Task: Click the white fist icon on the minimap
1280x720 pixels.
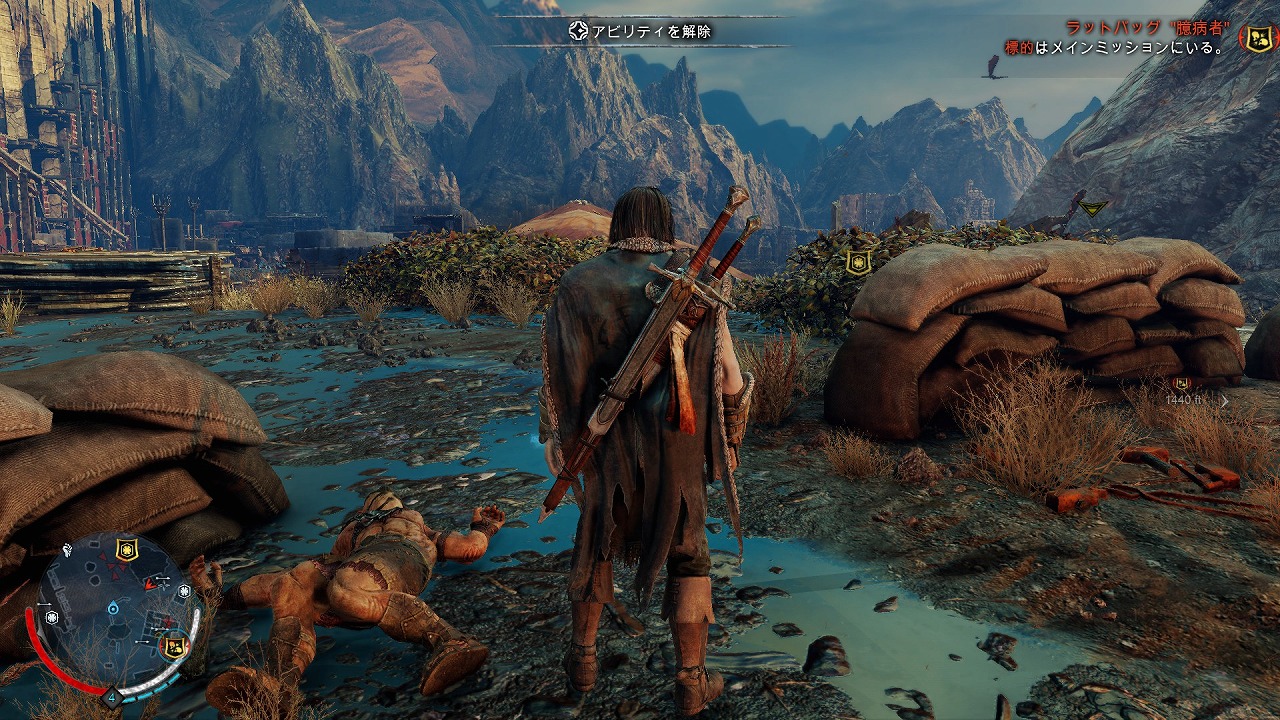Action: point(67,549)
